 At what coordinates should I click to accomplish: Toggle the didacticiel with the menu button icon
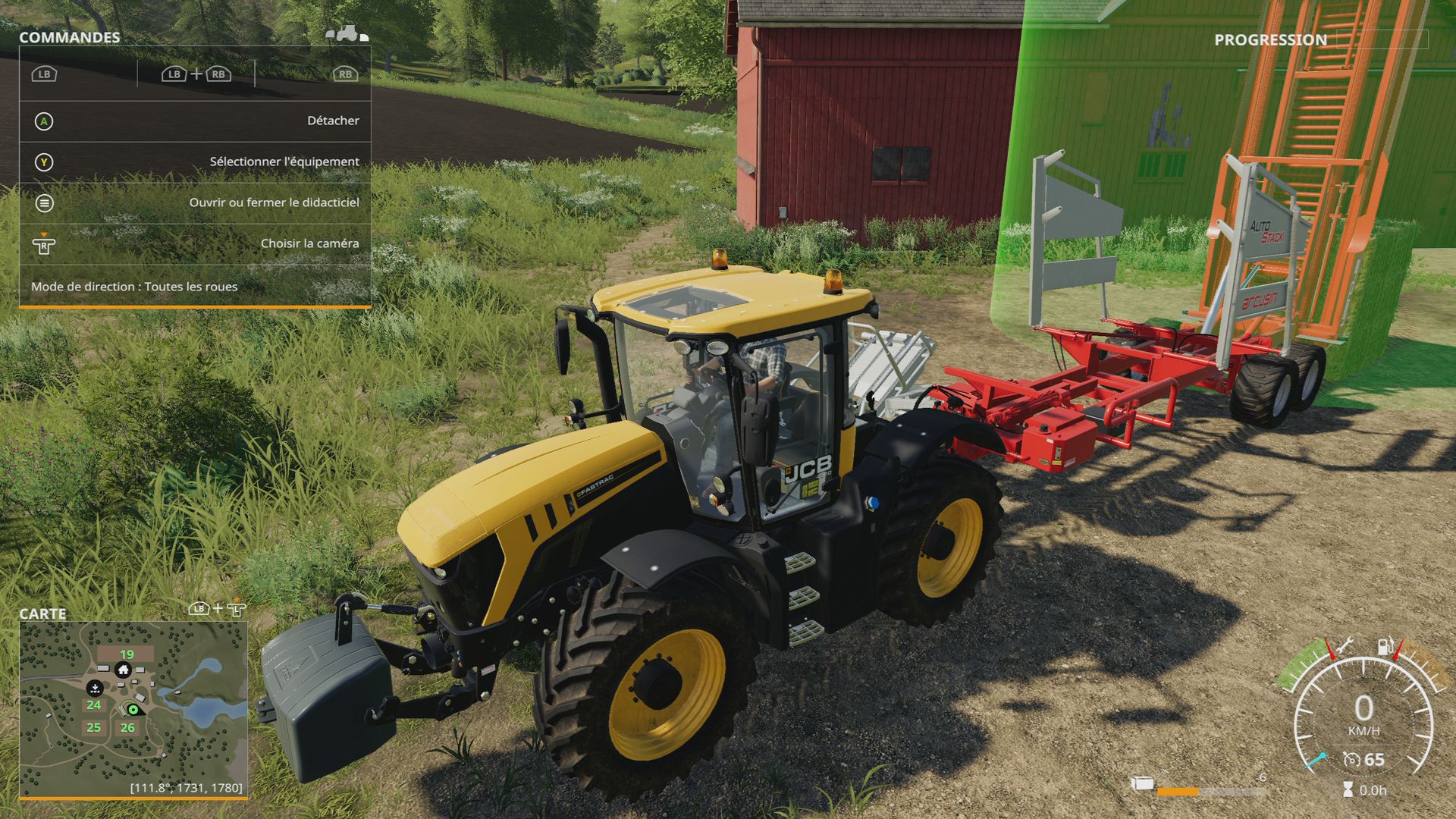(45, 203)
